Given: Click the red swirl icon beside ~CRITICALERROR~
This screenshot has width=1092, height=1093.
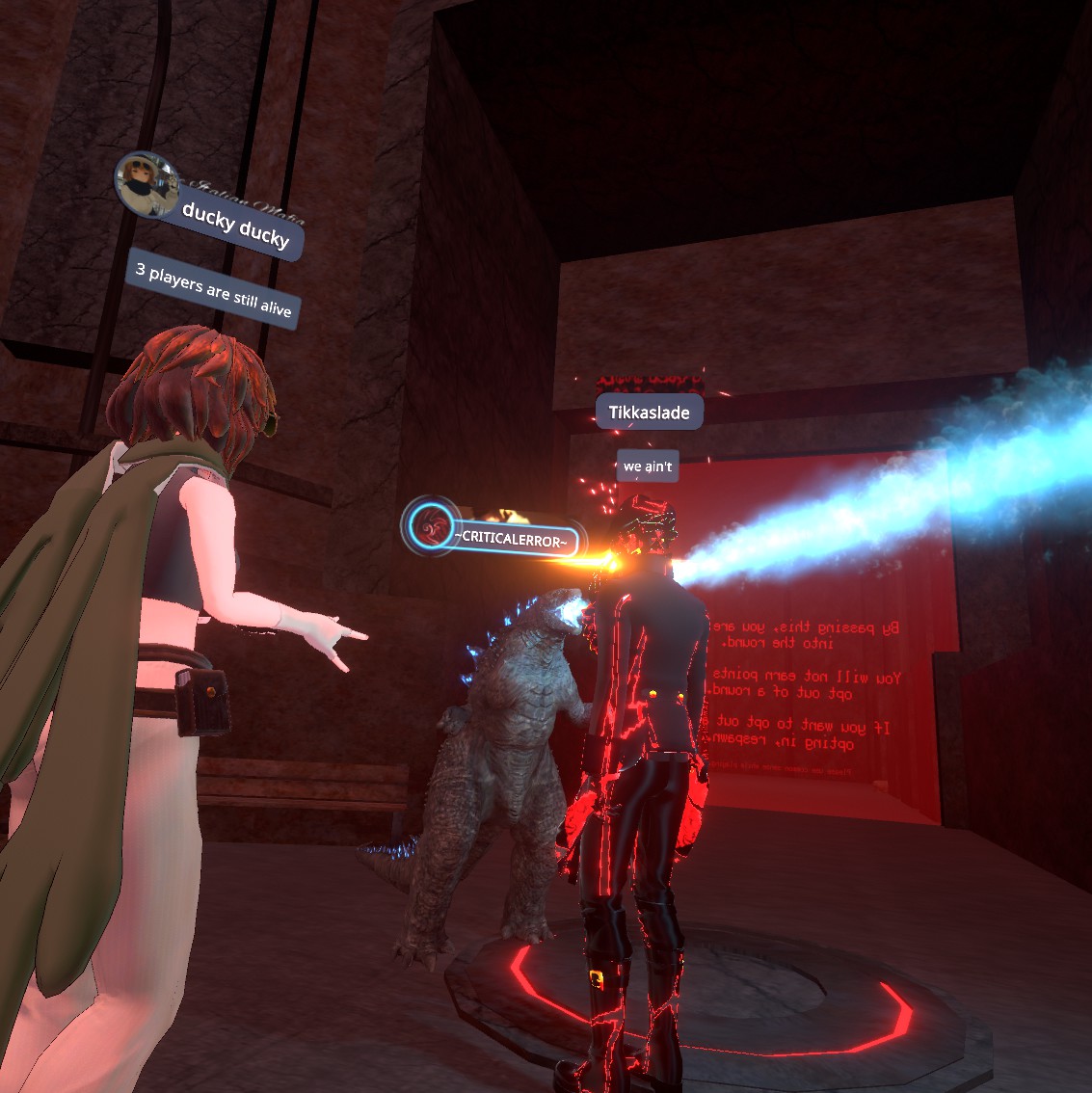Looking at the screenshot, I should [430, 526].
